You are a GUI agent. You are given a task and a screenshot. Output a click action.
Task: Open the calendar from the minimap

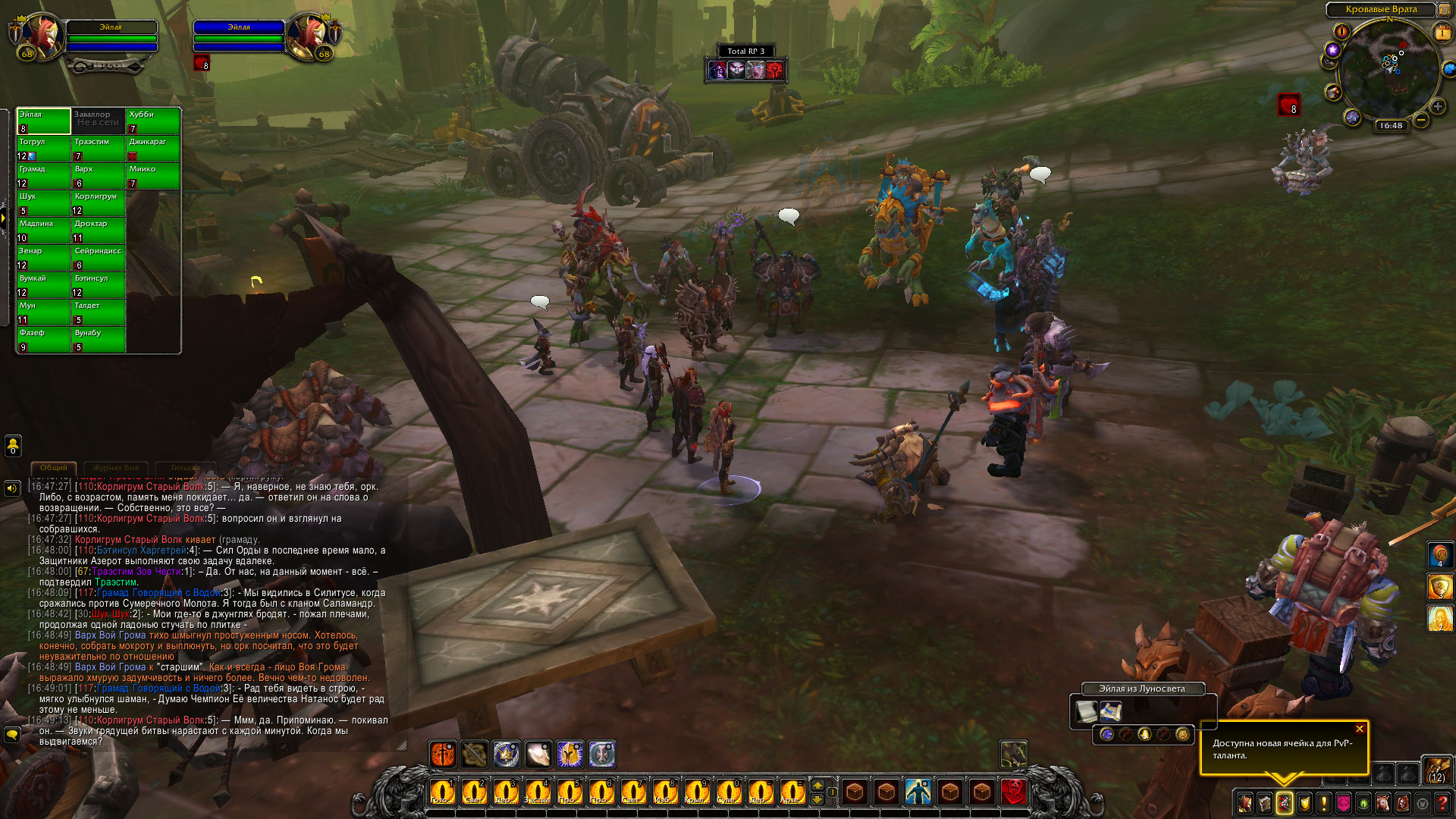1442,33
